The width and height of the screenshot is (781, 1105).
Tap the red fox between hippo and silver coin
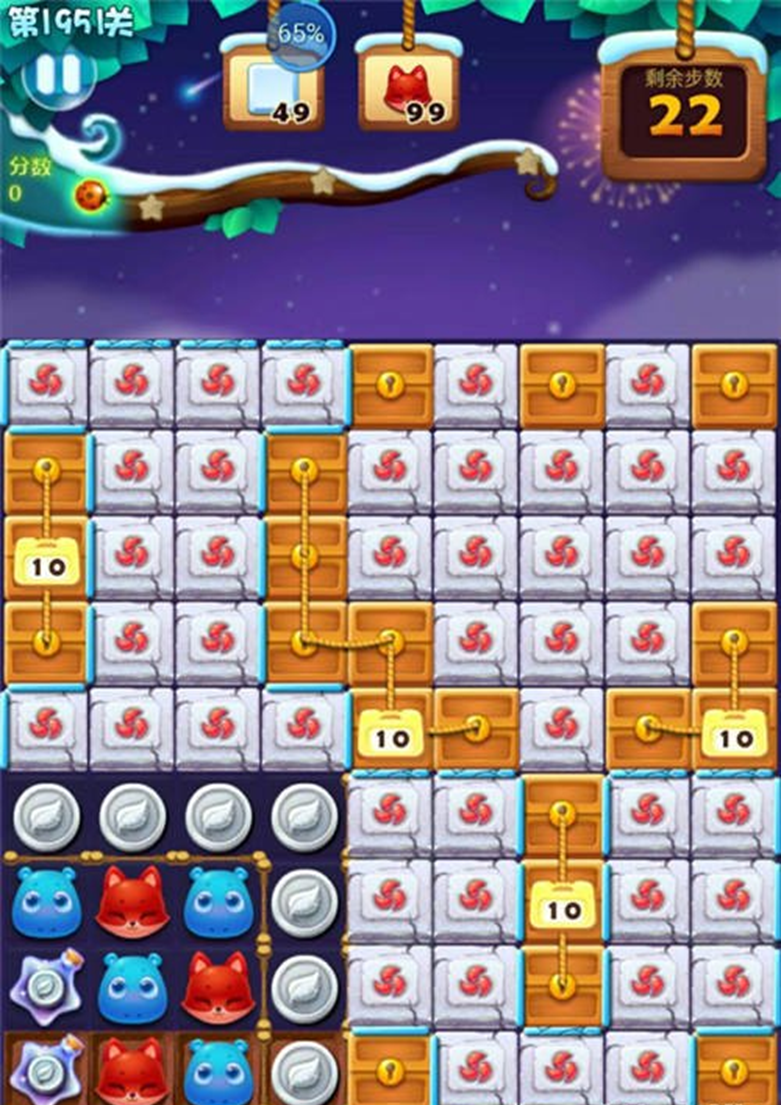tap(218, 987)
